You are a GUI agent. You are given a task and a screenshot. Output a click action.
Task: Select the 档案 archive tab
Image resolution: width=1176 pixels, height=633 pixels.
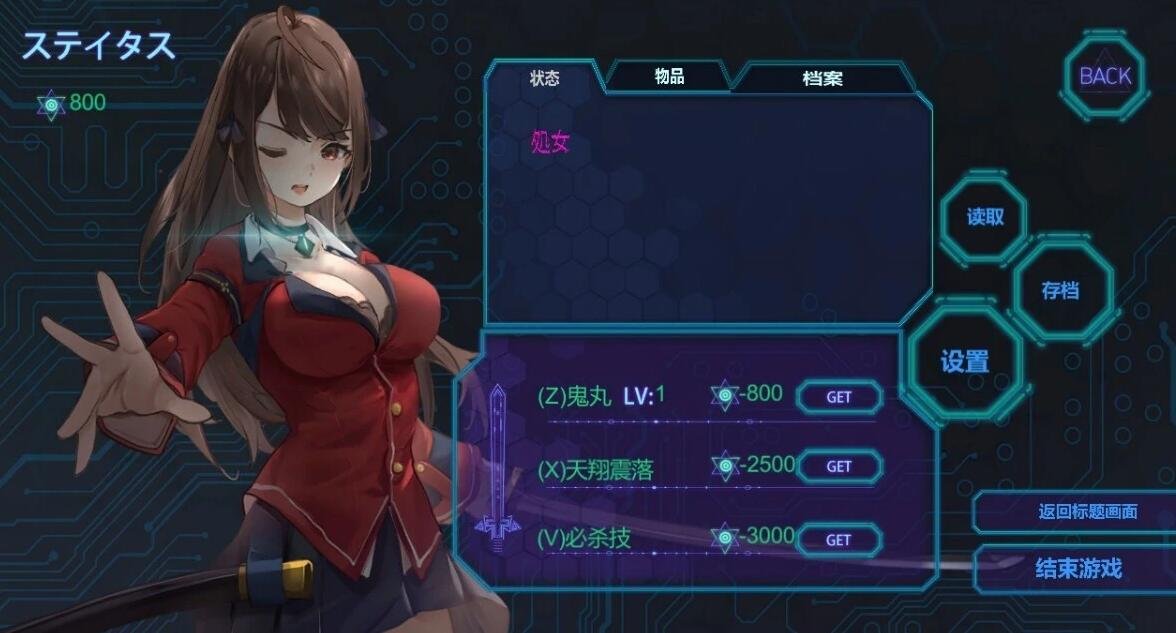(822, 78)
